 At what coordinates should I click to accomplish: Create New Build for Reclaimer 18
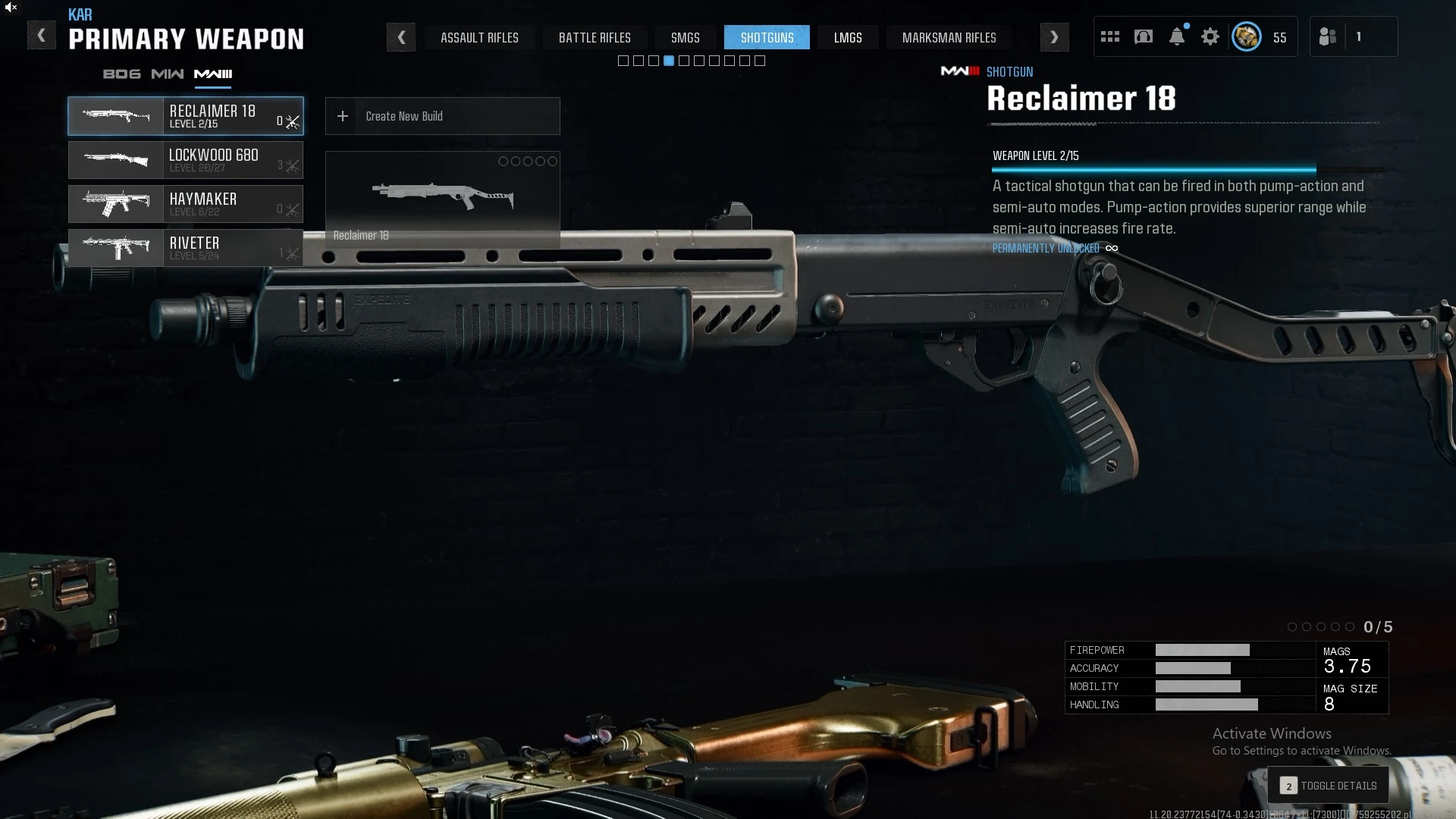pos(442,116)
